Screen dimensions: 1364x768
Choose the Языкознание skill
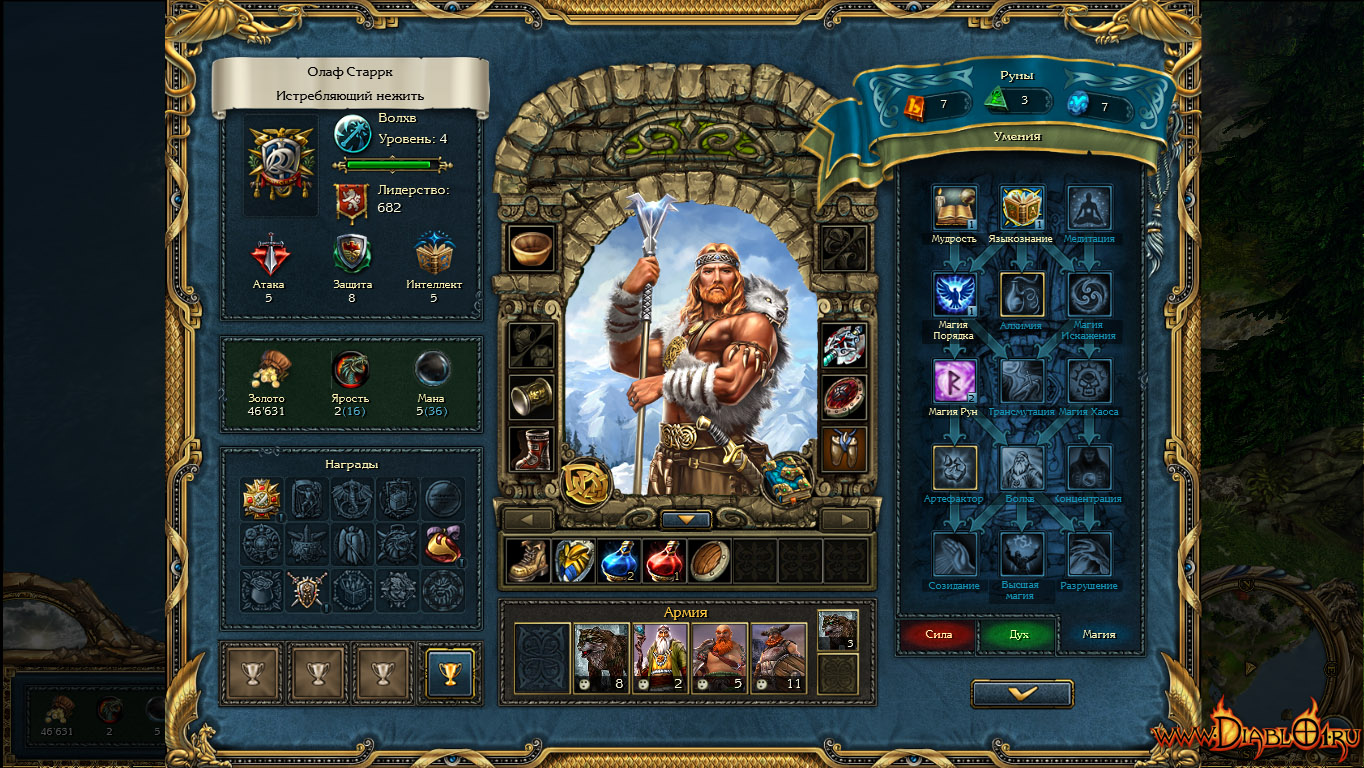[x=1022, y=208]
